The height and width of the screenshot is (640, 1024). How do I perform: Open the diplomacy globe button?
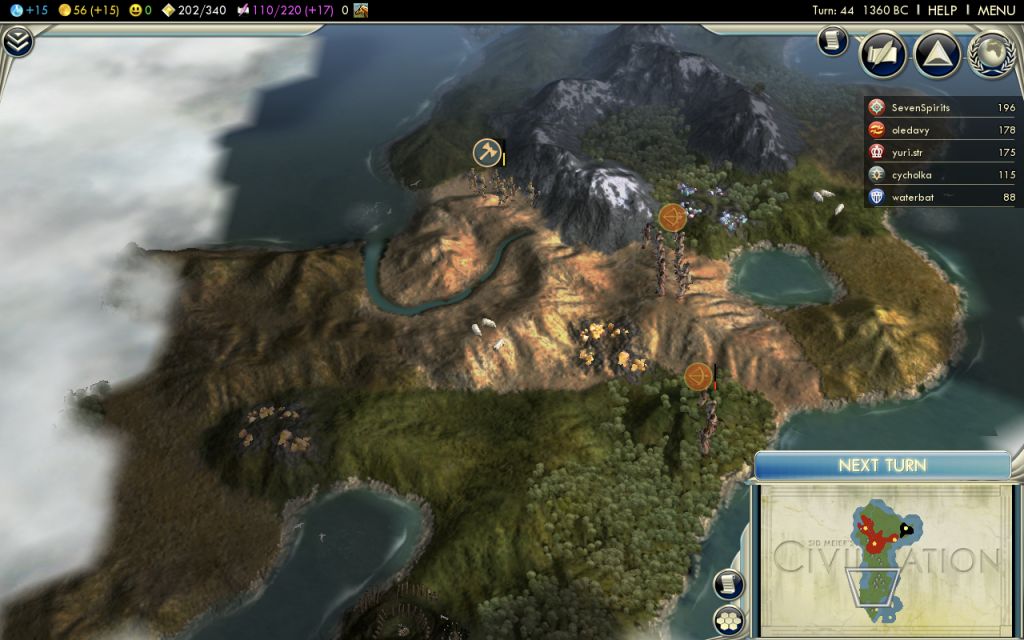(991, 55)
